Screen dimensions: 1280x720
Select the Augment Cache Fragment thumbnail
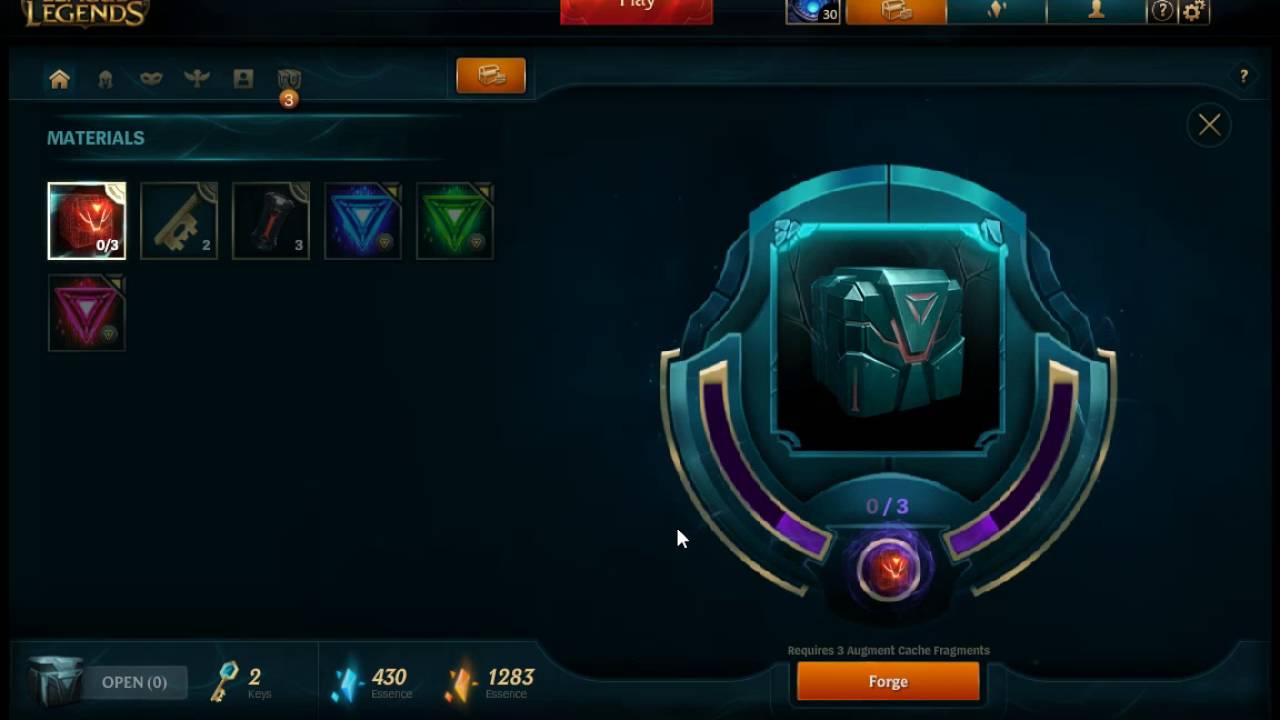[87, 220]
